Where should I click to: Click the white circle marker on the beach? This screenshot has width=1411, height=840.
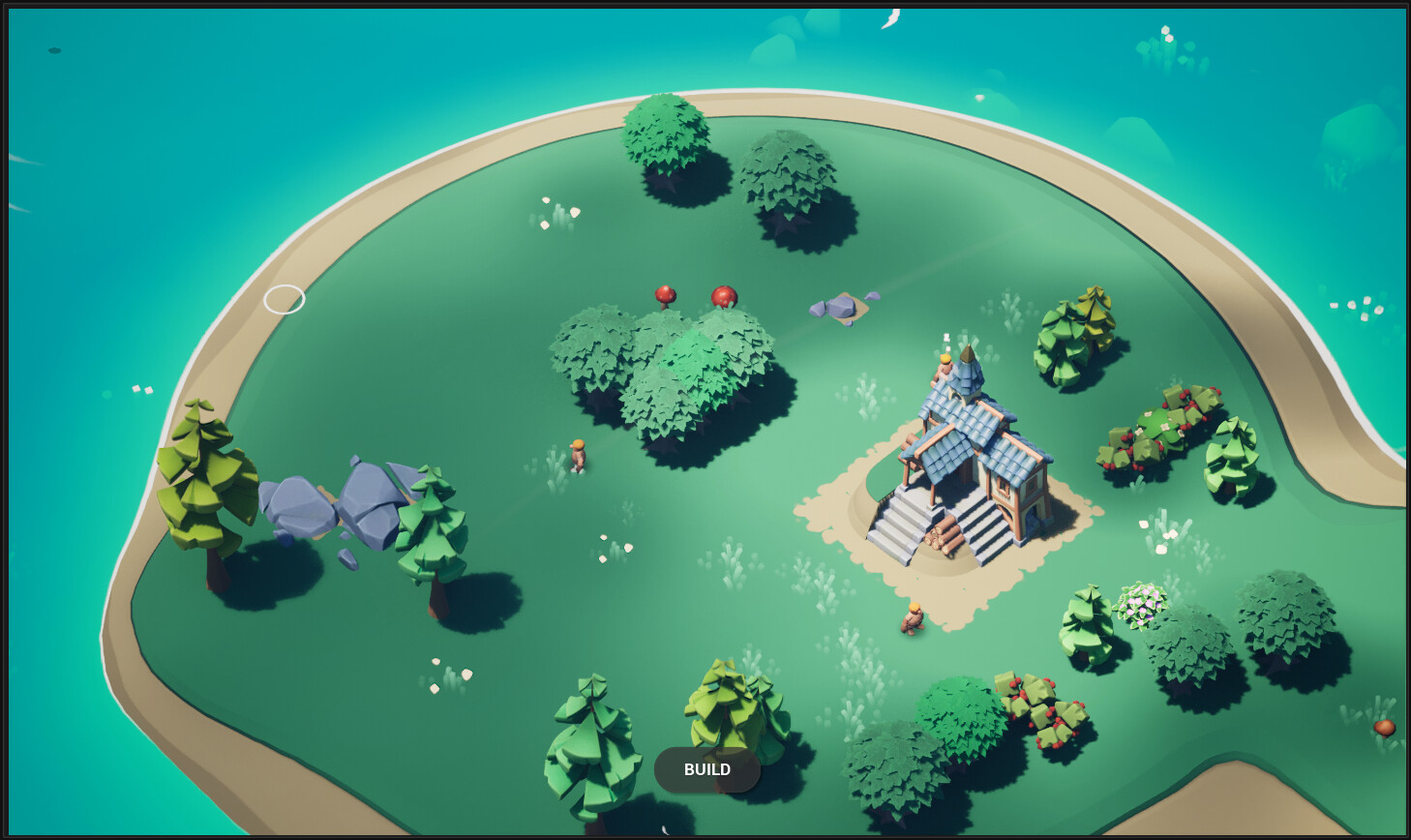pyautogui.click(x=285, y=300)
